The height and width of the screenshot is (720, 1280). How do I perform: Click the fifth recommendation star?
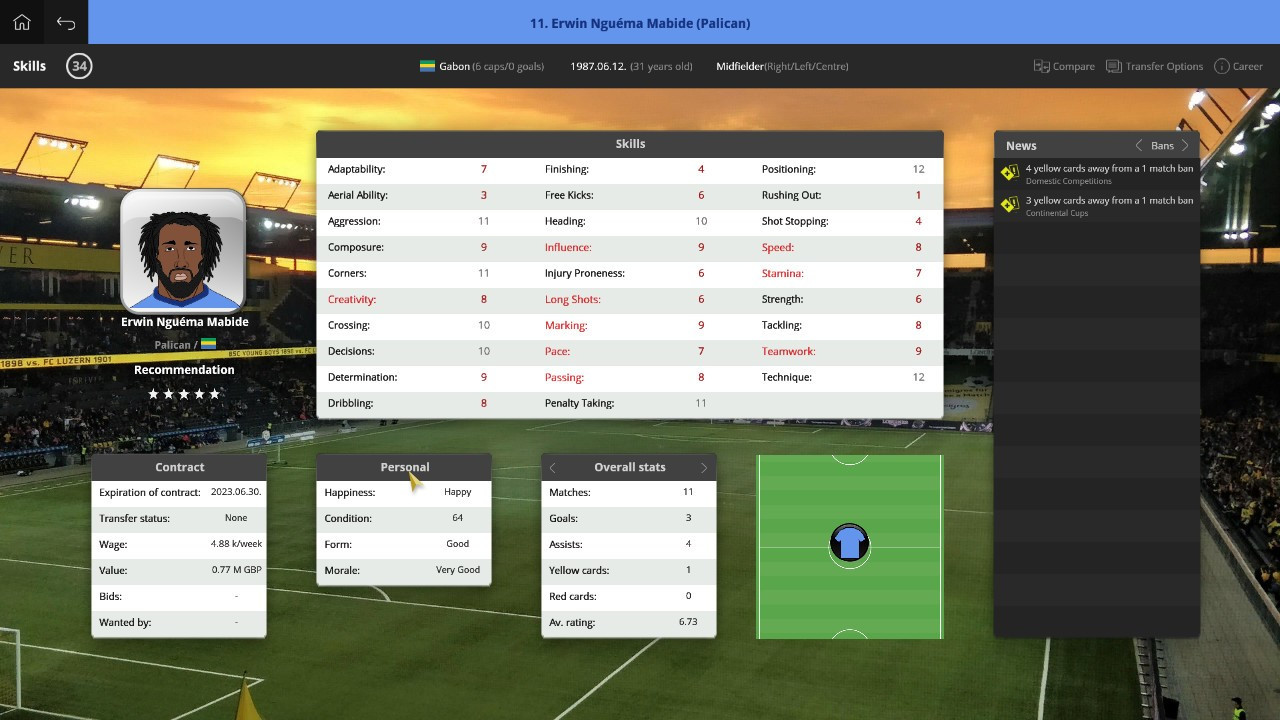point(216,394)
